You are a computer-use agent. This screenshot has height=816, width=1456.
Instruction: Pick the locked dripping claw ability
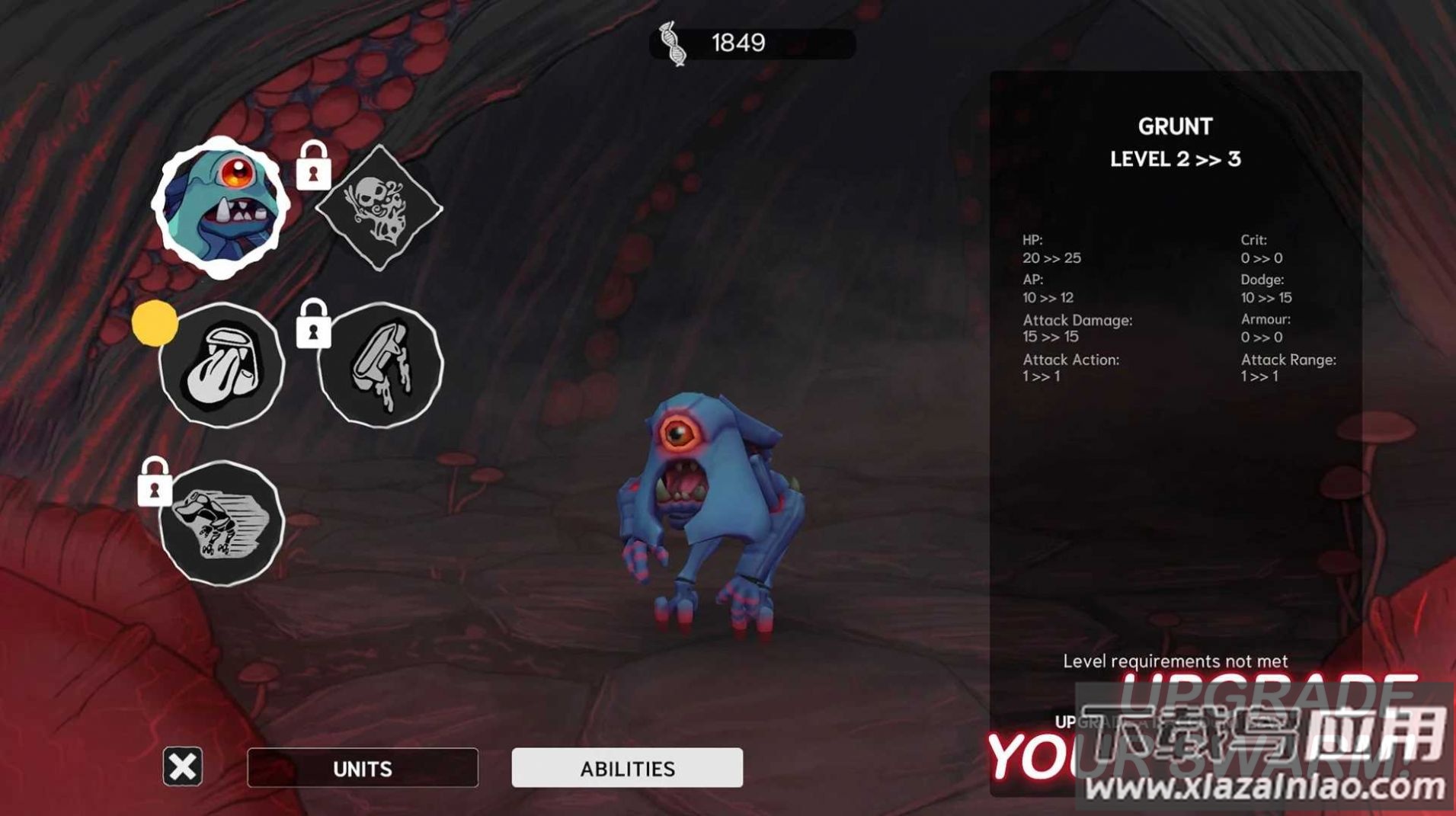coord(380,366)
